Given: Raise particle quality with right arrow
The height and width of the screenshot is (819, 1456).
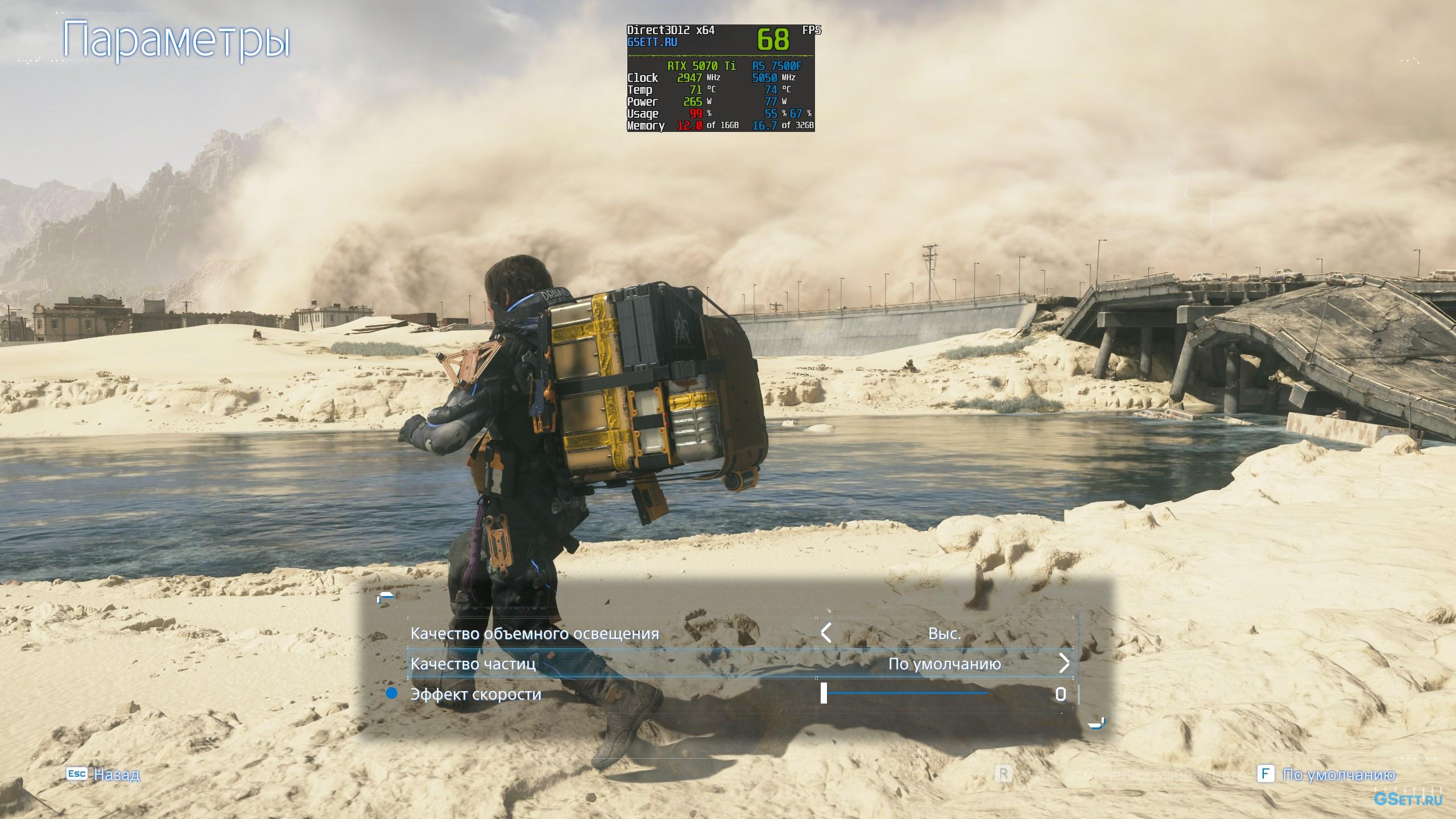Looking at the screenshot, I should pyautogui.click(x=1064, y=663).
